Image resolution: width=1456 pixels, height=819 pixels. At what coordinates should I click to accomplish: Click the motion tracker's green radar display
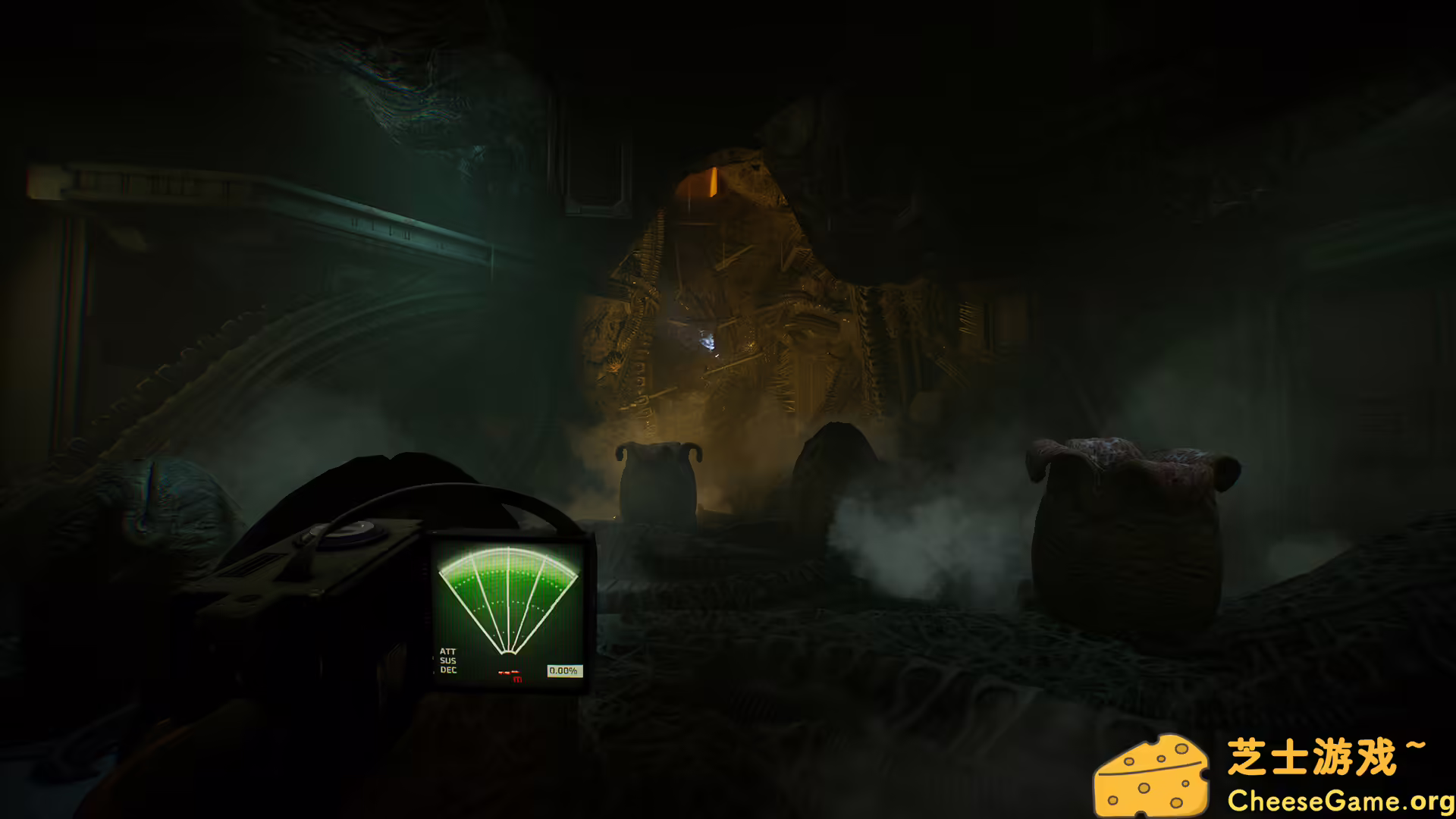[510, 599]
